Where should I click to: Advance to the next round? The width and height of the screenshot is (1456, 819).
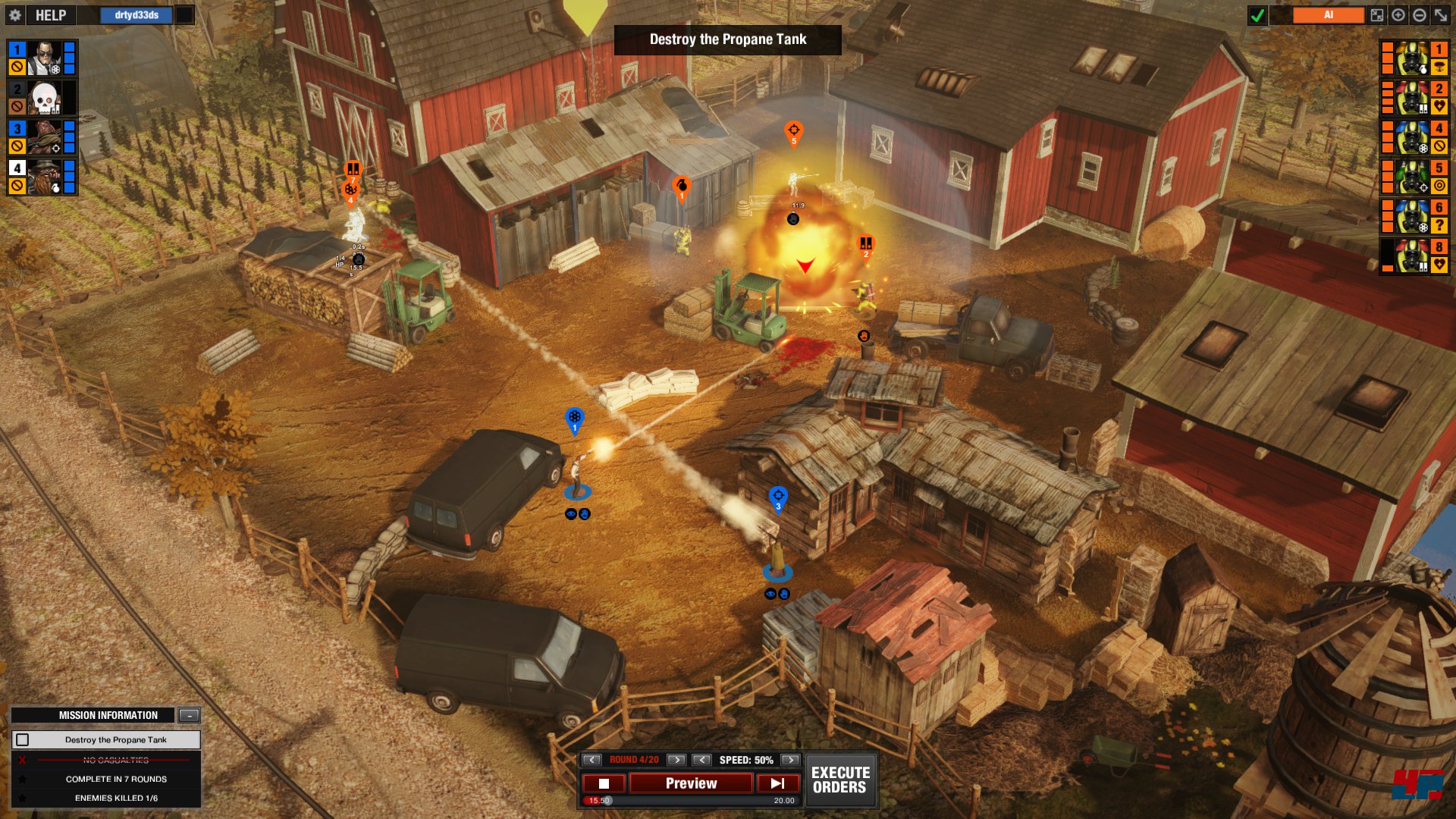pyautogui.click(x=676, y=760)
